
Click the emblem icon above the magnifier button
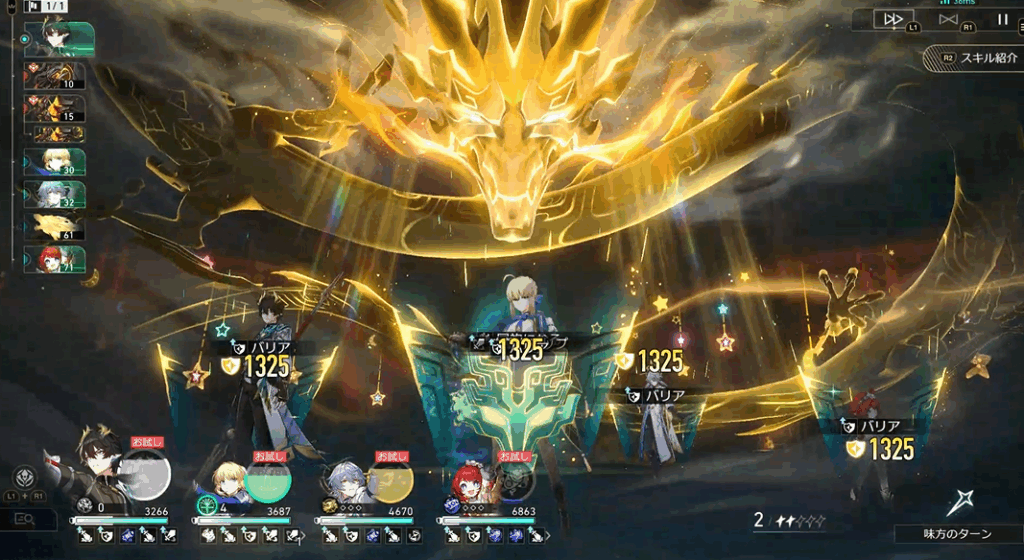27,478
